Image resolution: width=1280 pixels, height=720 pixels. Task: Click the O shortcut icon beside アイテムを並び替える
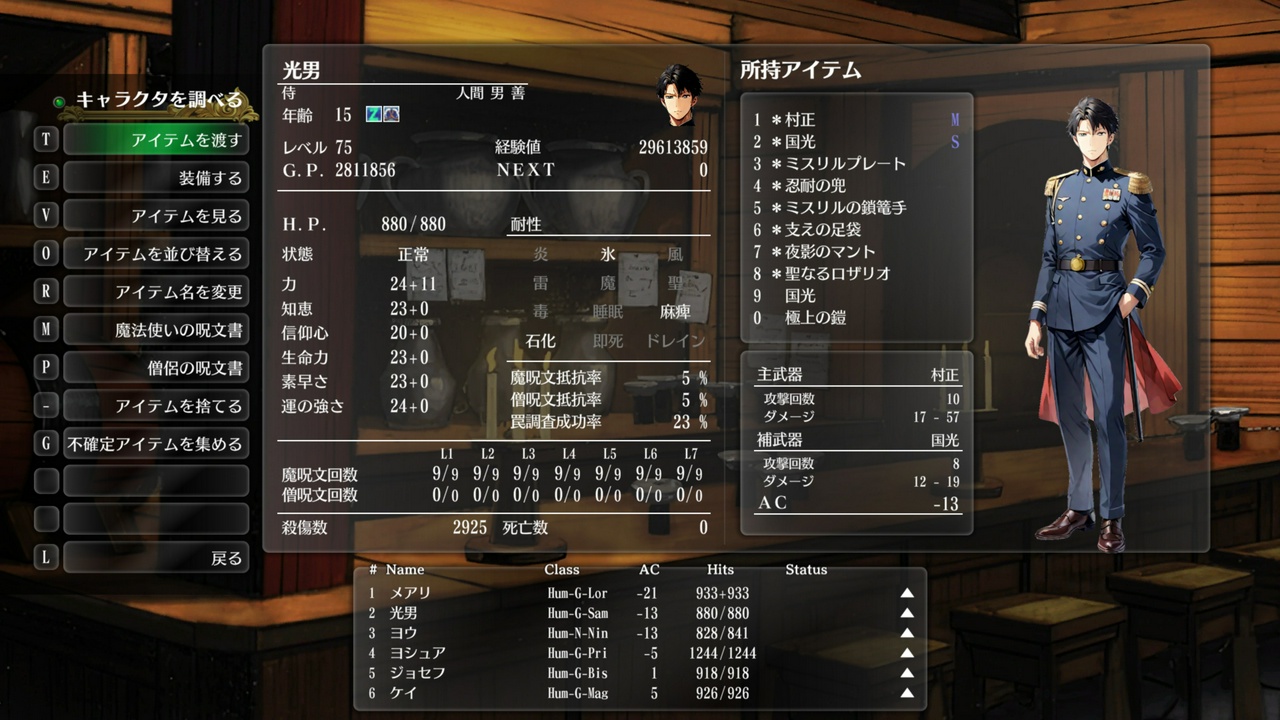(x=44, y=253)
